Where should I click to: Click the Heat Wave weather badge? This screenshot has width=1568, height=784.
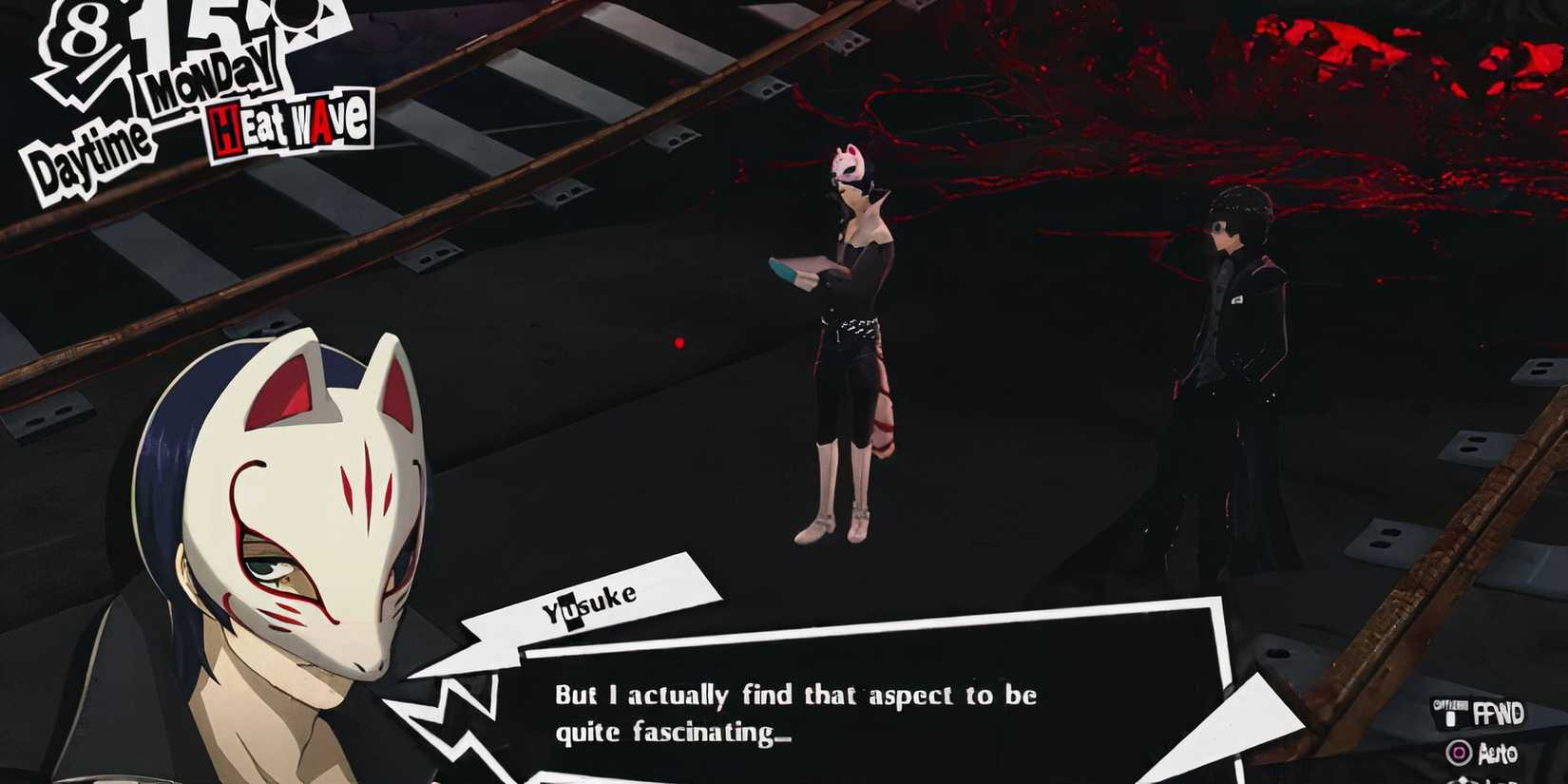pos(285,123)
